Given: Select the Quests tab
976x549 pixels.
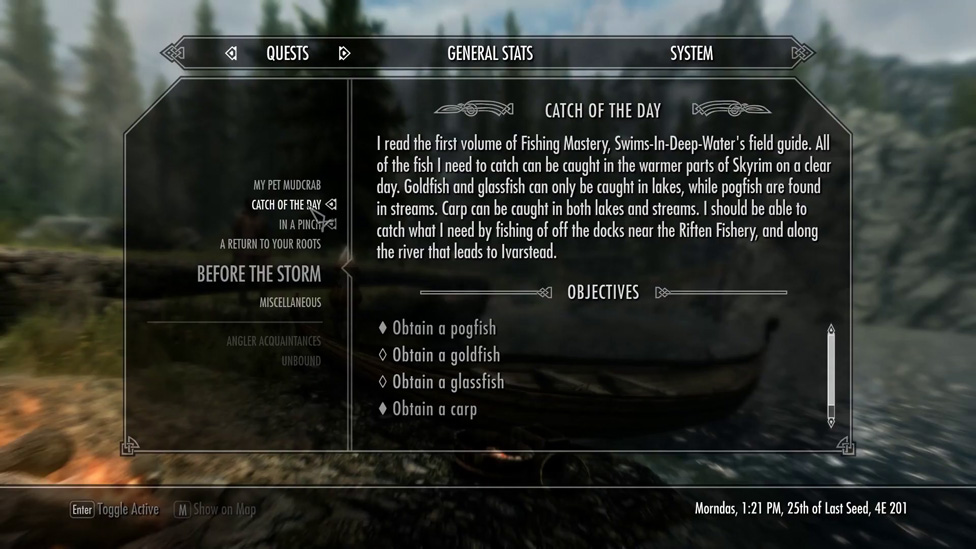Looking at the screenshot, I should [287, 53].
